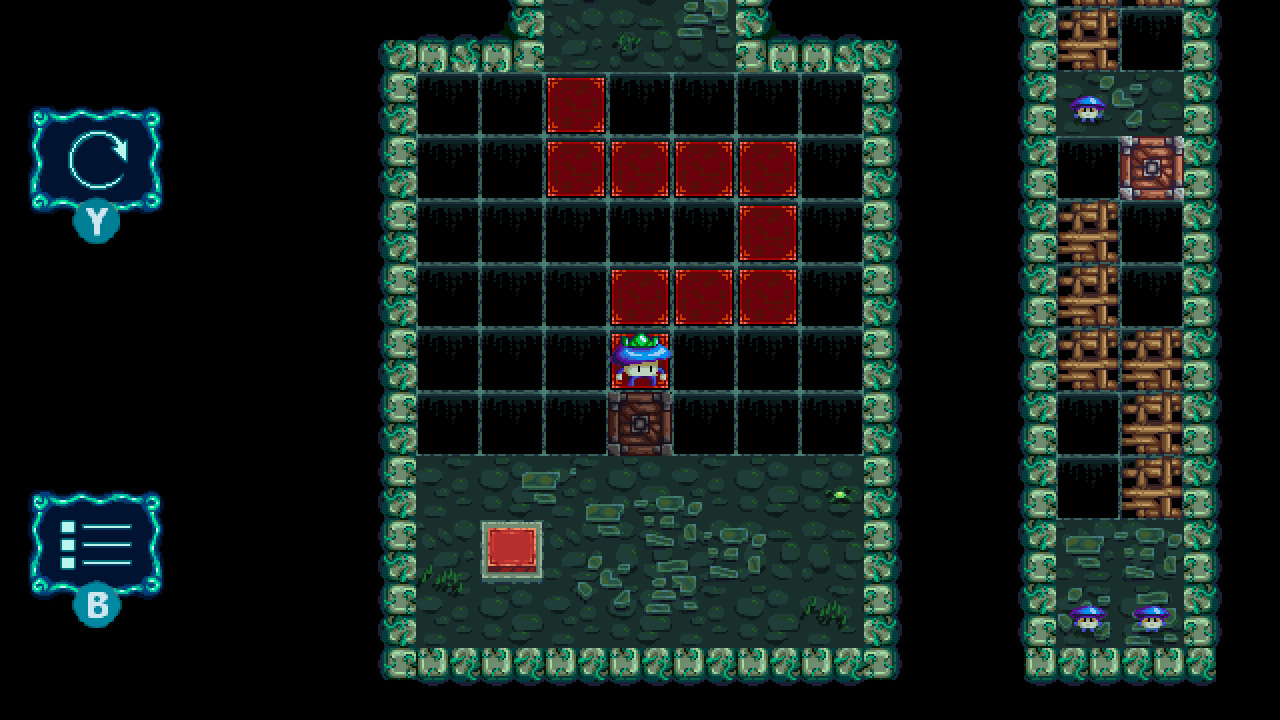
Task: Open the level list icon labeled B
Action: 97,545
